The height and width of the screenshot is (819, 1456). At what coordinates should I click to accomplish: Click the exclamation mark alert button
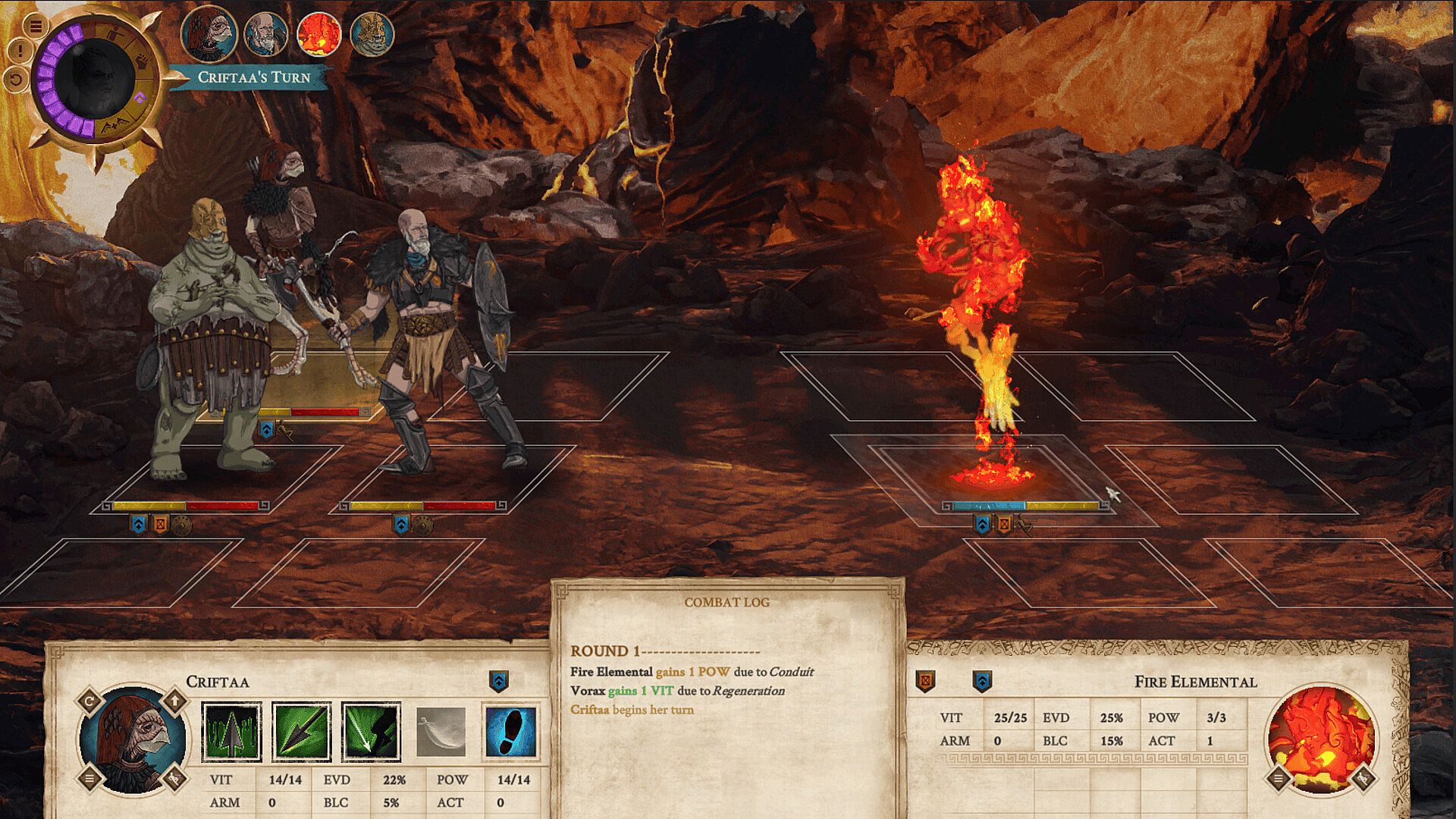point(20,51)
